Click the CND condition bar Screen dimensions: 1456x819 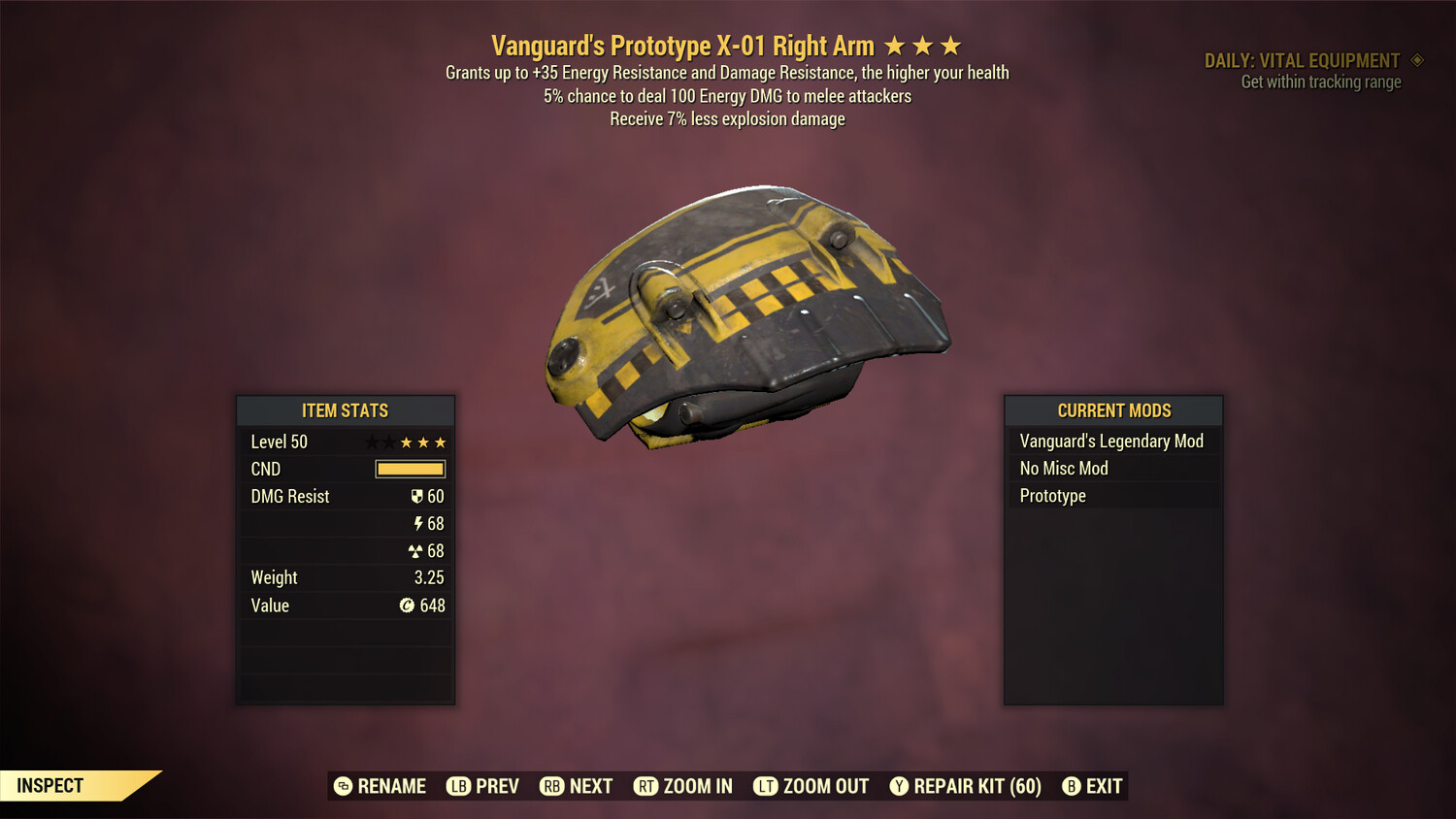[x=409, y=469]
